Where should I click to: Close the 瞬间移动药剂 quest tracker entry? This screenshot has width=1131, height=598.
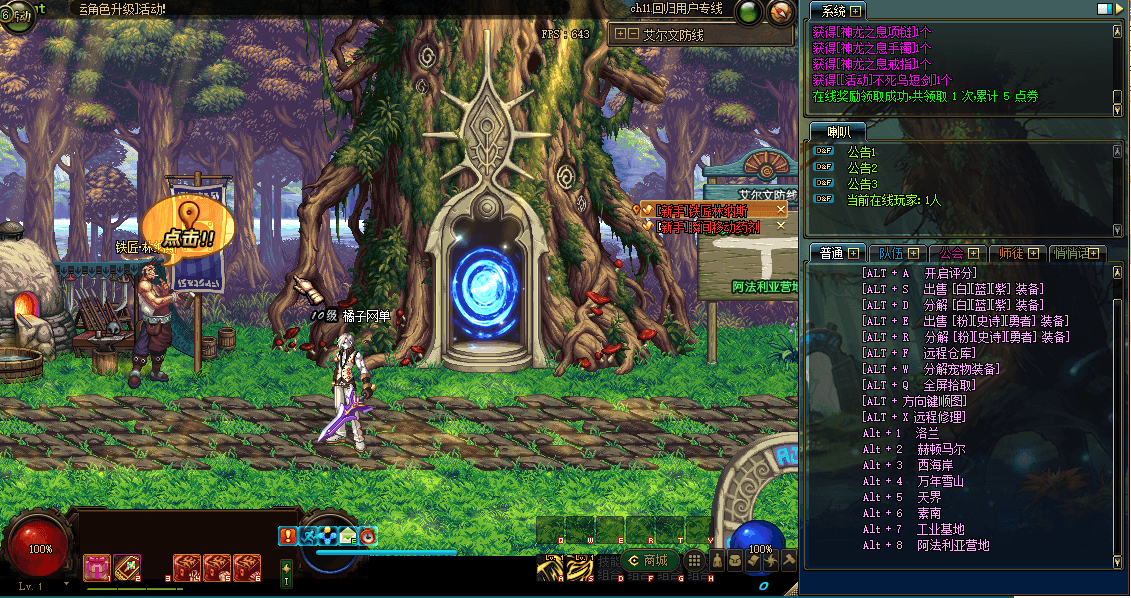point(781,226)
